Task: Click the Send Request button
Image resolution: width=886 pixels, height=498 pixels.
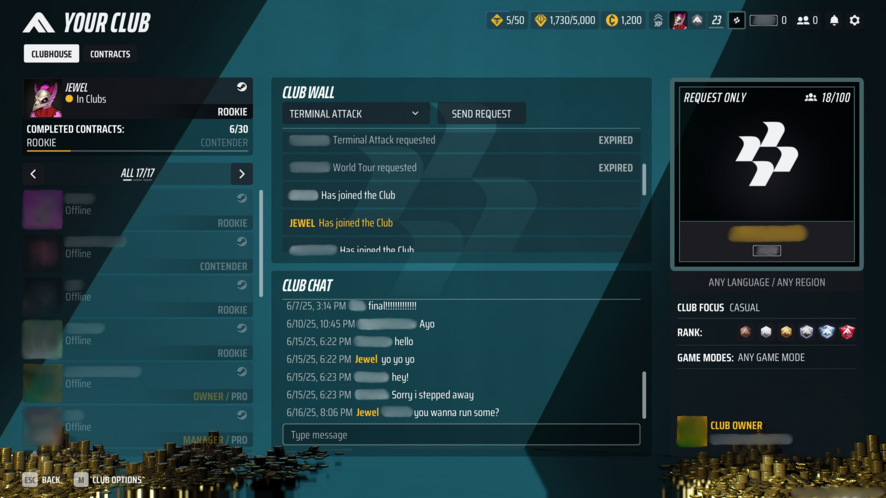Action: tap(481, 114)
